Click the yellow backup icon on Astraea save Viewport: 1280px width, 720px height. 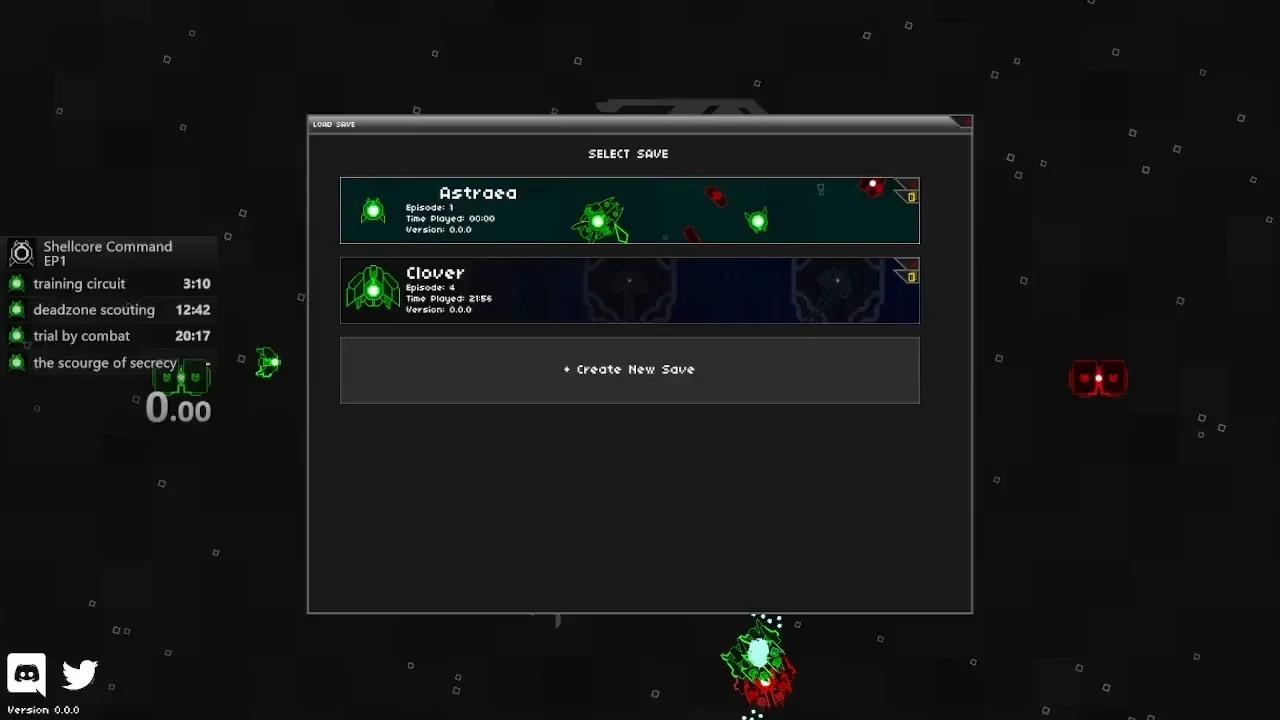click(x=912, y=197)
